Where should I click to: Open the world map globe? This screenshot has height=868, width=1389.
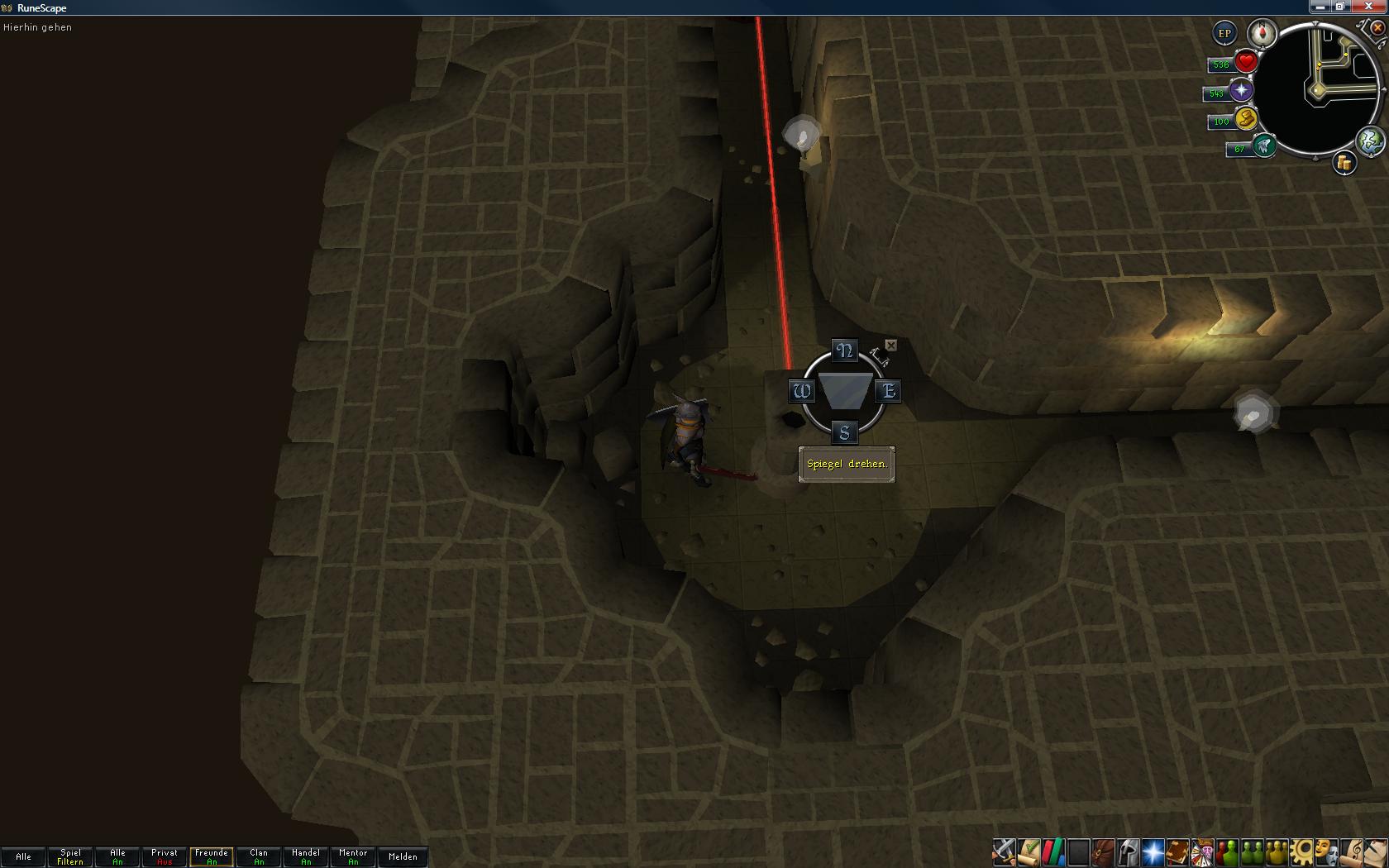[x=1370, y=141]
